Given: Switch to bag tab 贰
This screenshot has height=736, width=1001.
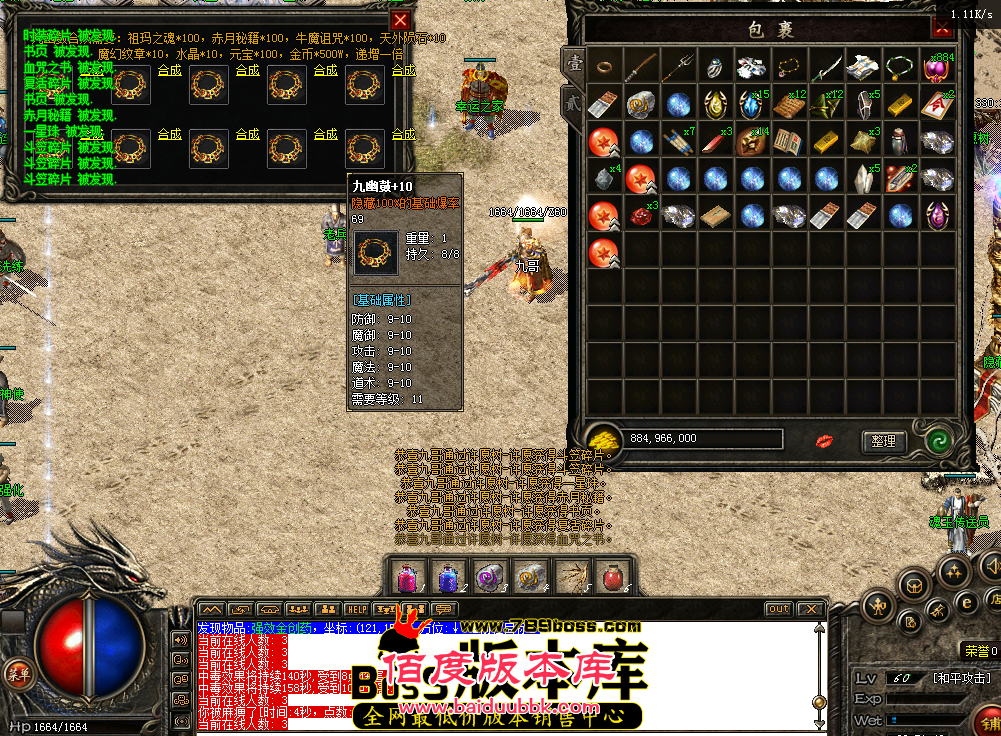Looking at the screenshot, I should [572, 100].
